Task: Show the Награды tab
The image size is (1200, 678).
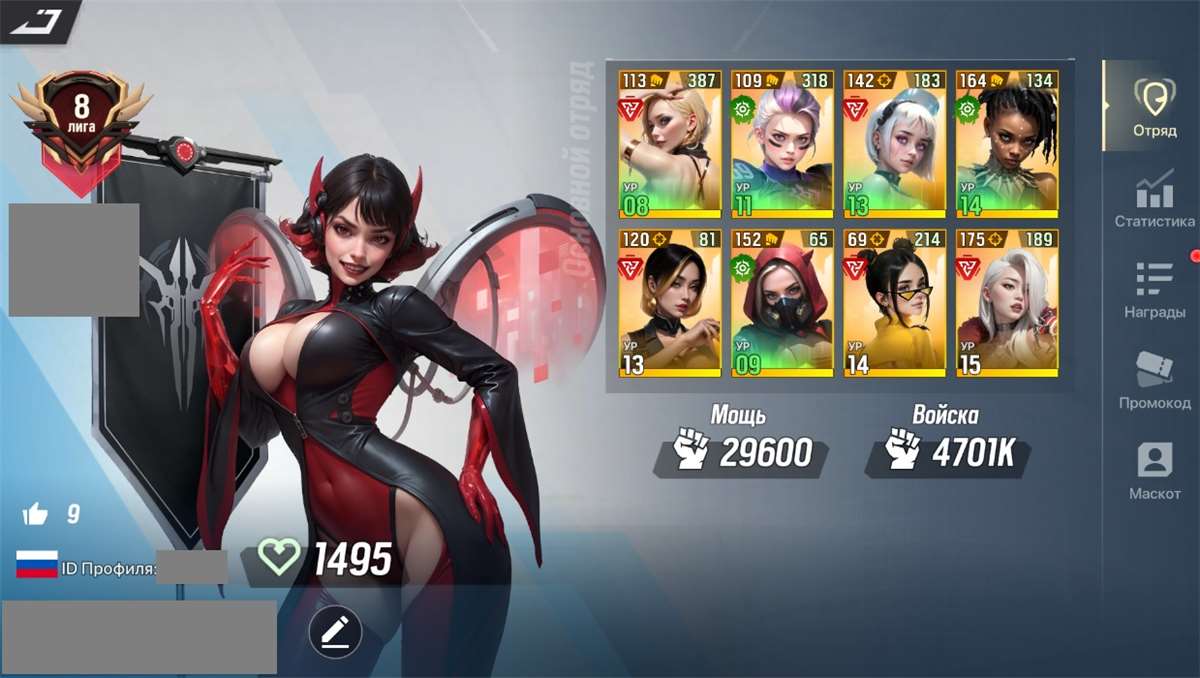Action: tap(1154, 291)
